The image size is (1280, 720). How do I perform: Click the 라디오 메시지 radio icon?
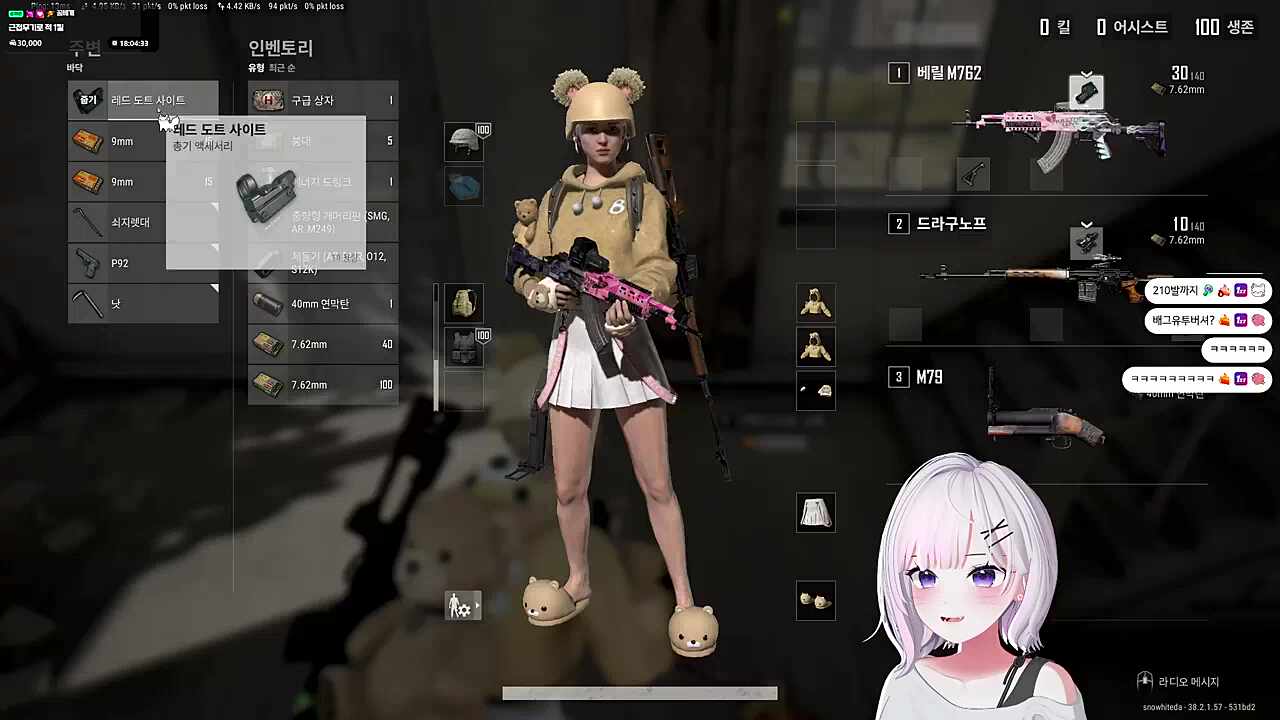click(1143, 680)
